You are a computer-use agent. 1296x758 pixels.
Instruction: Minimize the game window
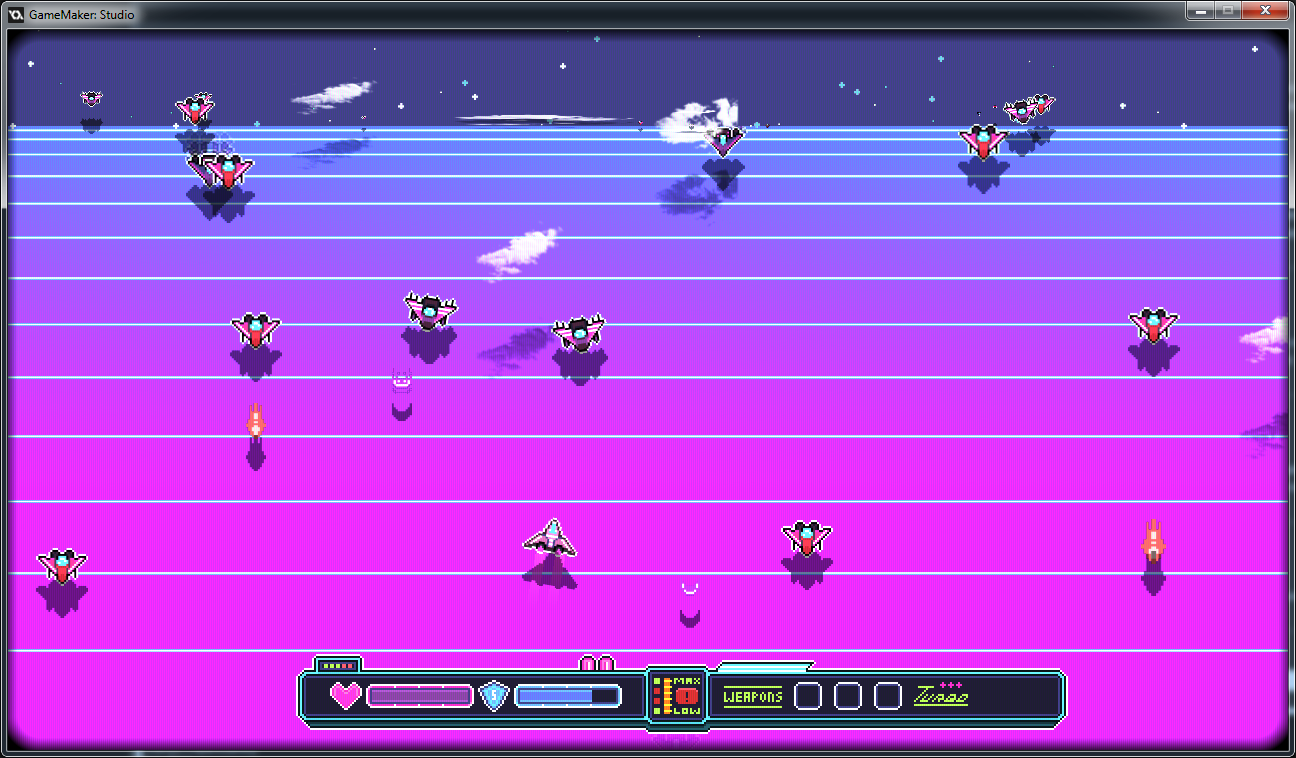(1199, 10)
